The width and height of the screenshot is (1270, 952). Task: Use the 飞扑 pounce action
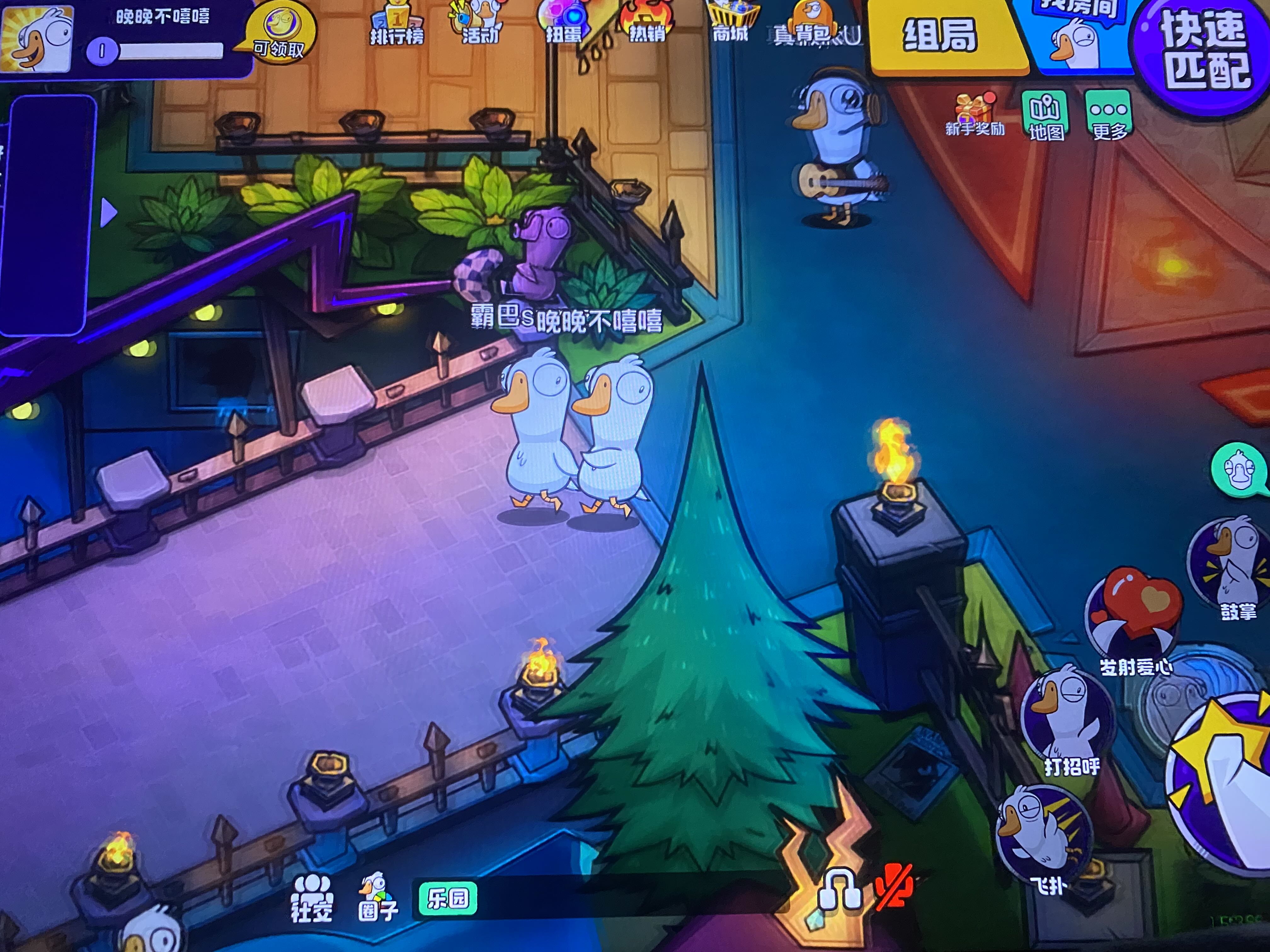click(x=1042, y=835)
